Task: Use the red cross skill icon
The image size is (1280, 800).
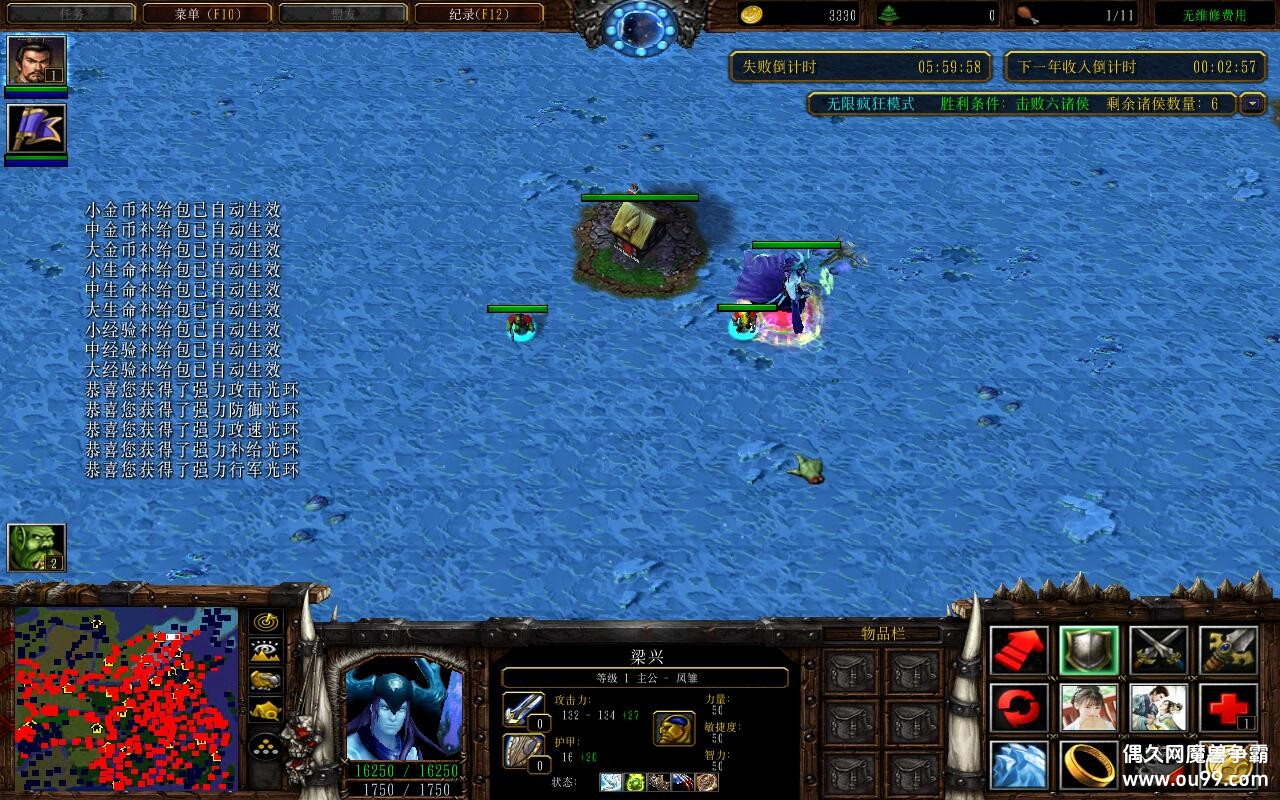Action: [1228, 708]
